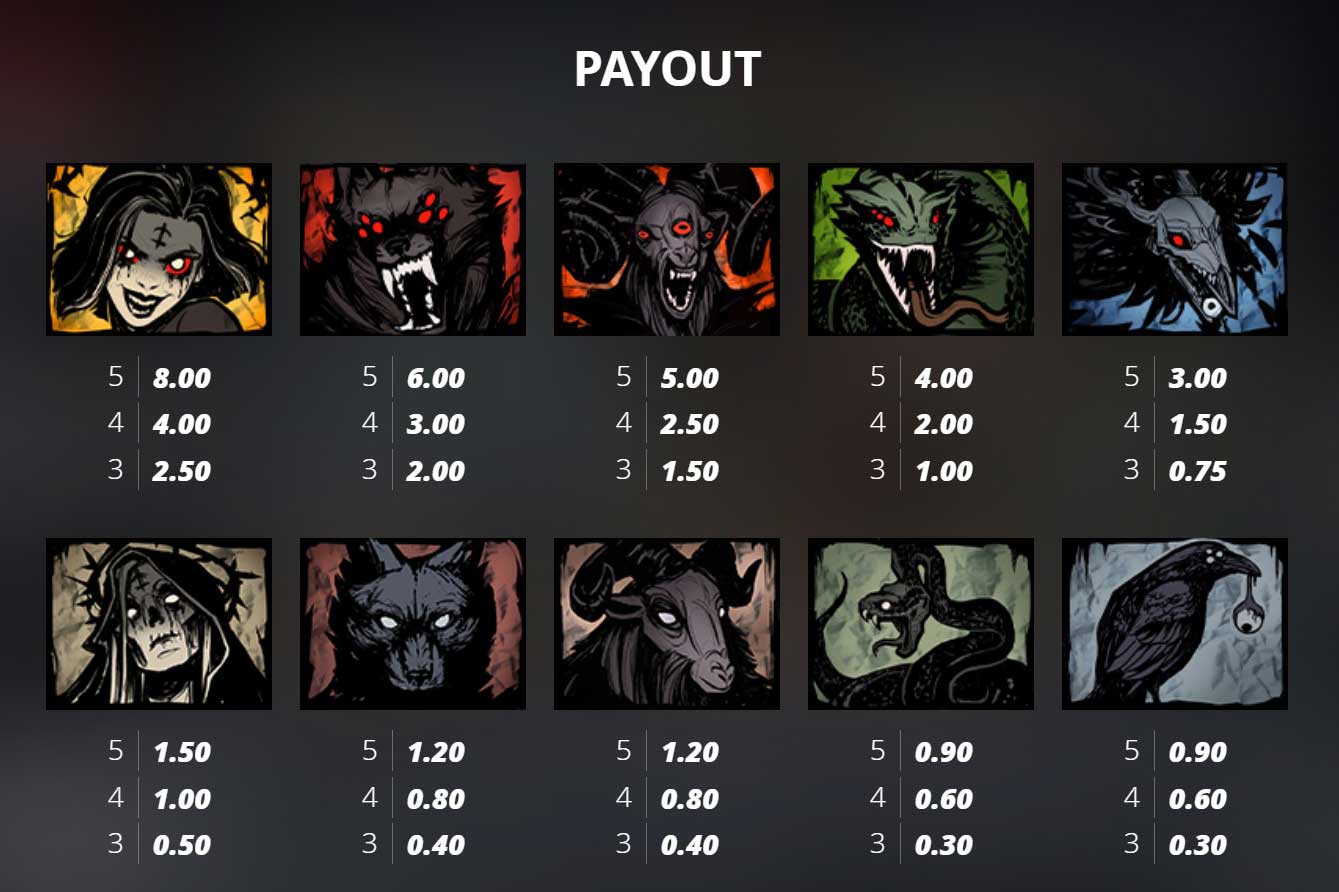The height and width of the screenshot is (892, 1339).
Task: Open the horned demon goat symbol
Action: click(666, 249)
